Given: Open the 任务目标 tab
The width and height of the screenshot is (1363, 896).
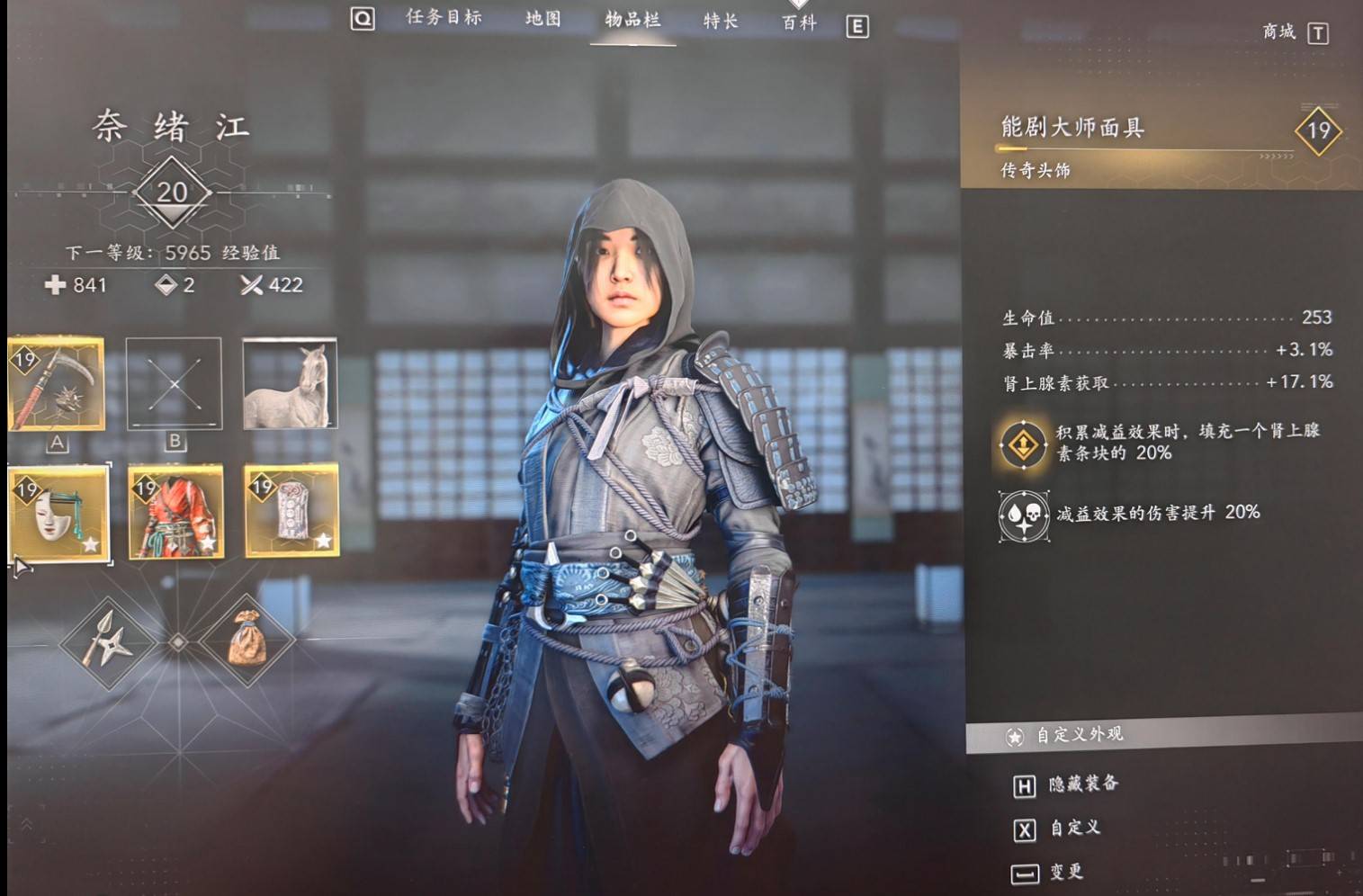Looking at the screenshot, I should pos(444,18).
